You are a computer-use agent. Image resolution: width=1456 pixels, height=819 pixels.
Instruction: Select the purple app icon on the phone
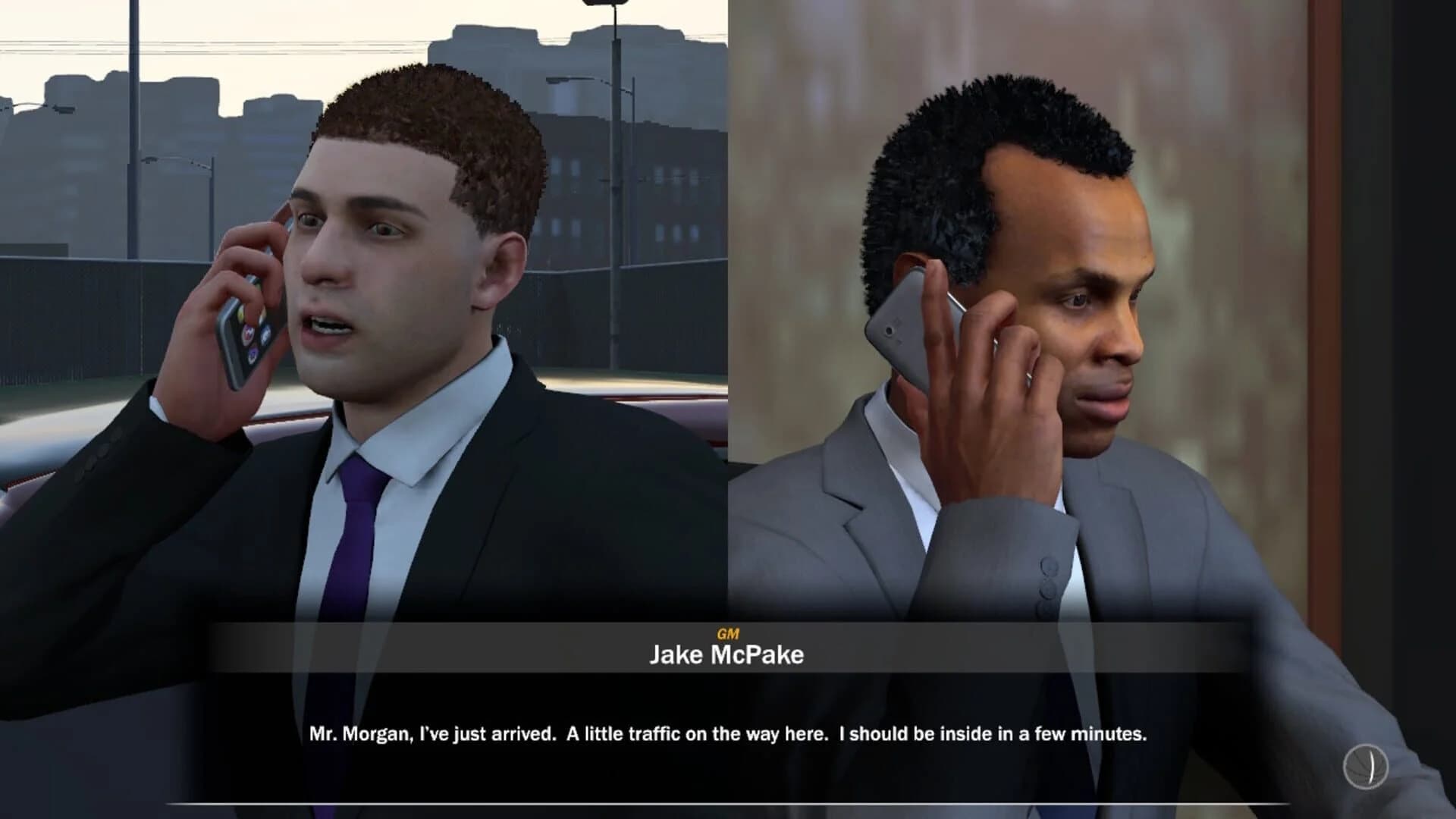pyautogui.click(x=253, y=353)
